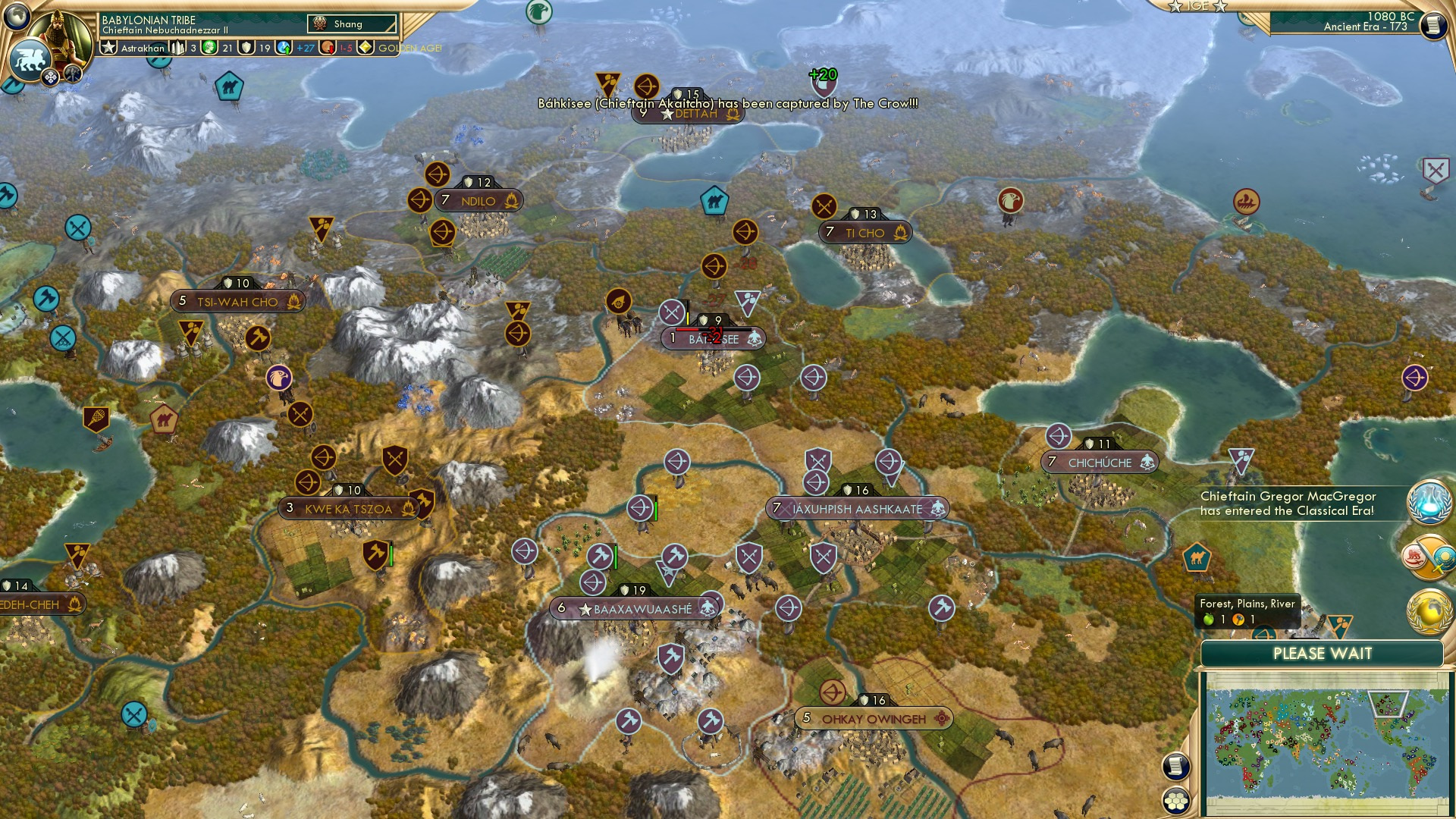Screen dimensions: 1456x819
Task: Open the globe icon in the corner
Action: [x=17, y=15]
